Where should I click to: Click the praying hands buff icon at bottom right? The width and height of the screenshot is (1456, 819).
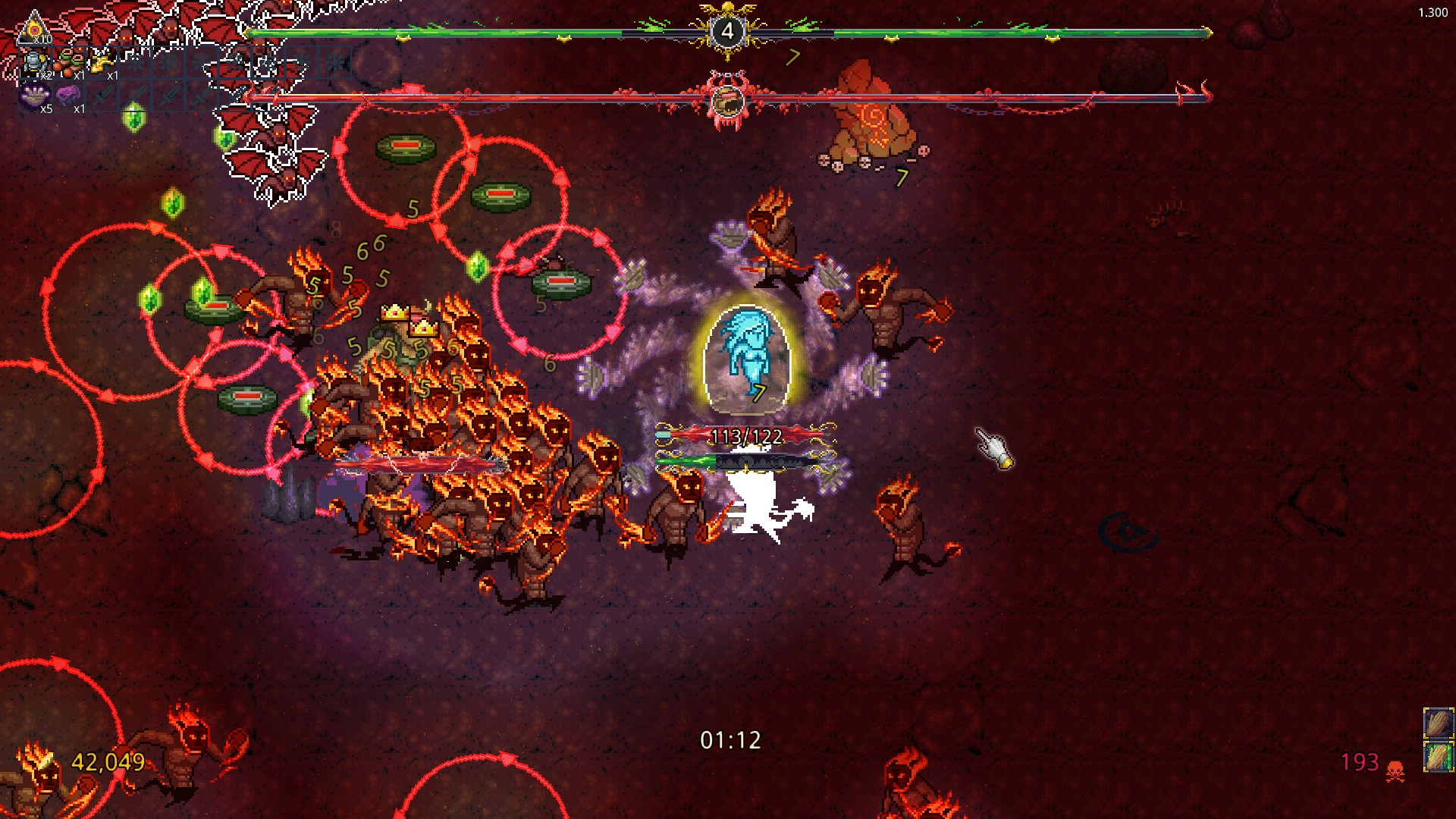(1439, 723)
